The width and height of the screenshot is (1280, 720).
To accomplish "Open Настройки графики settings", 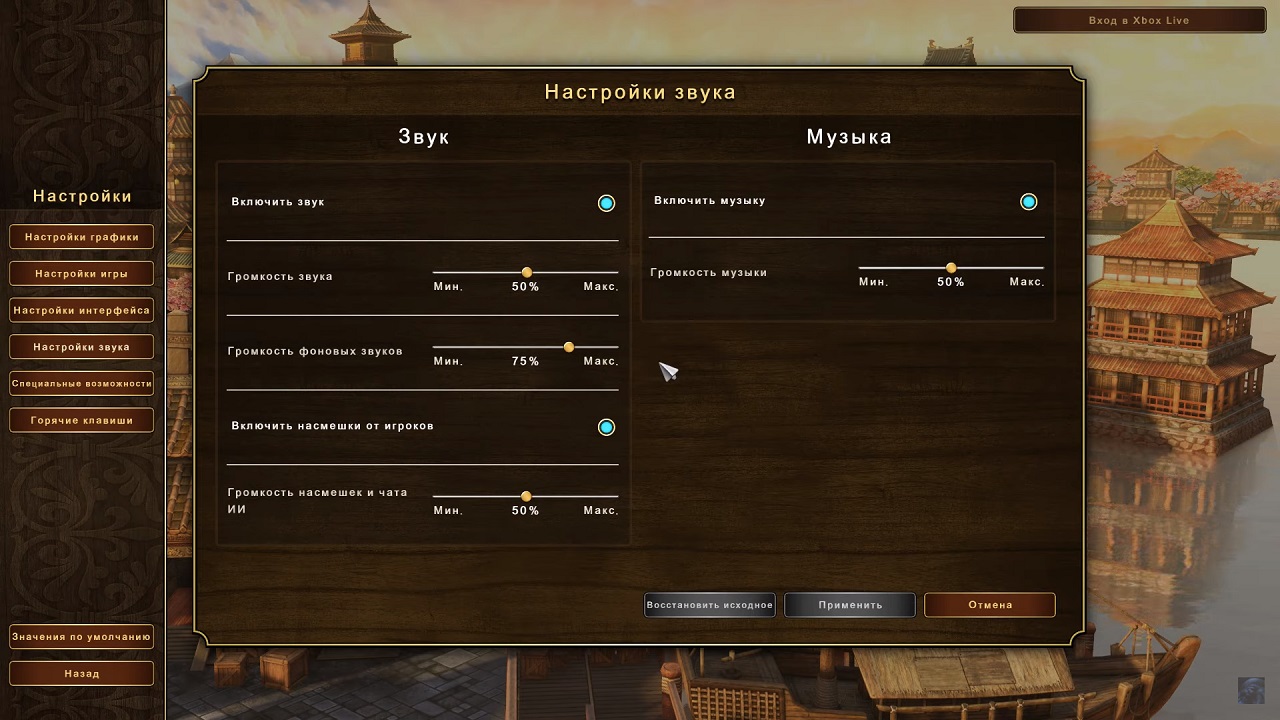I will pyautogui.click(x=81, y=237).
